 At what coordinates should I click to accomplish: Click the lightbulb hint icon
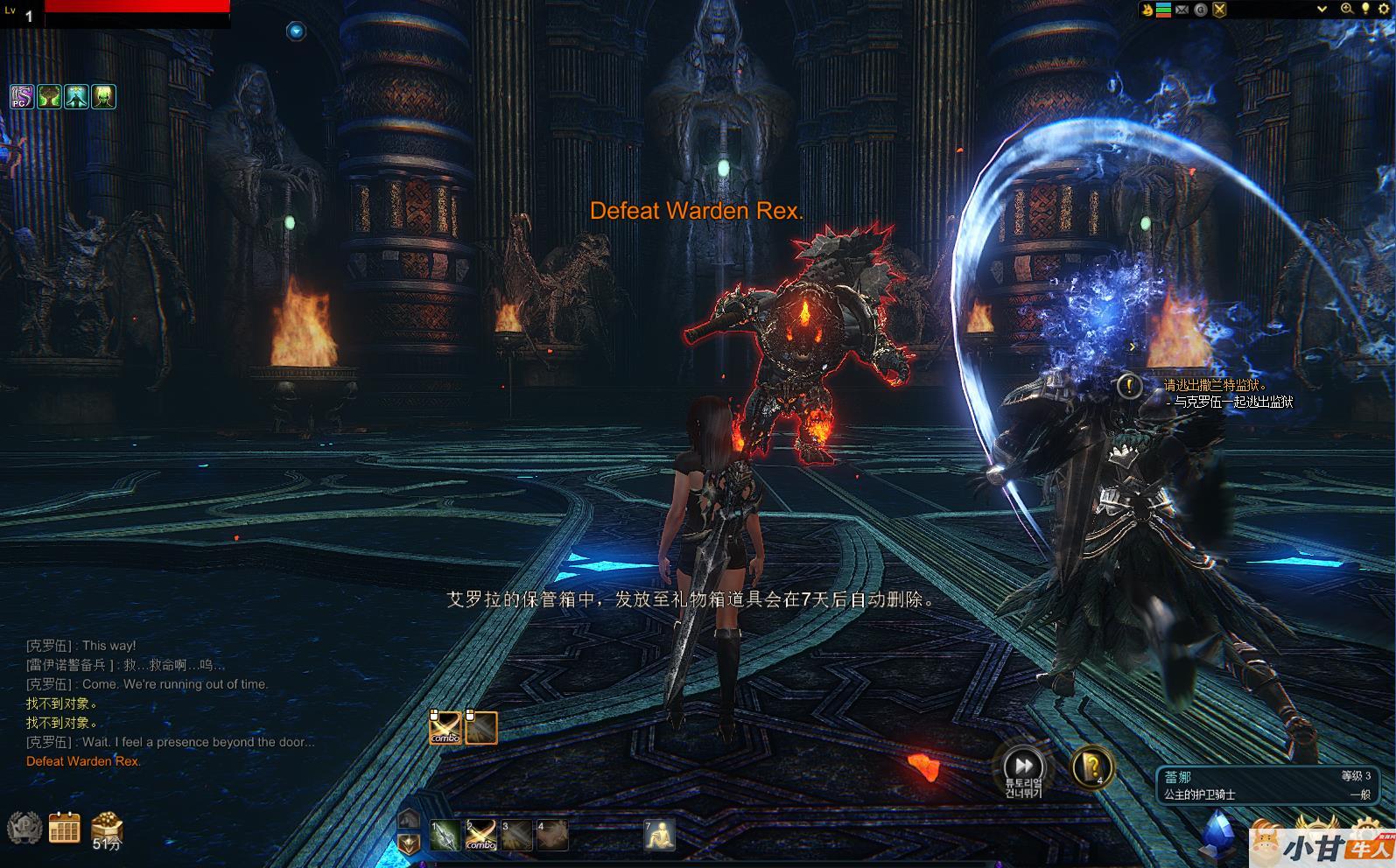[1364, 9]
